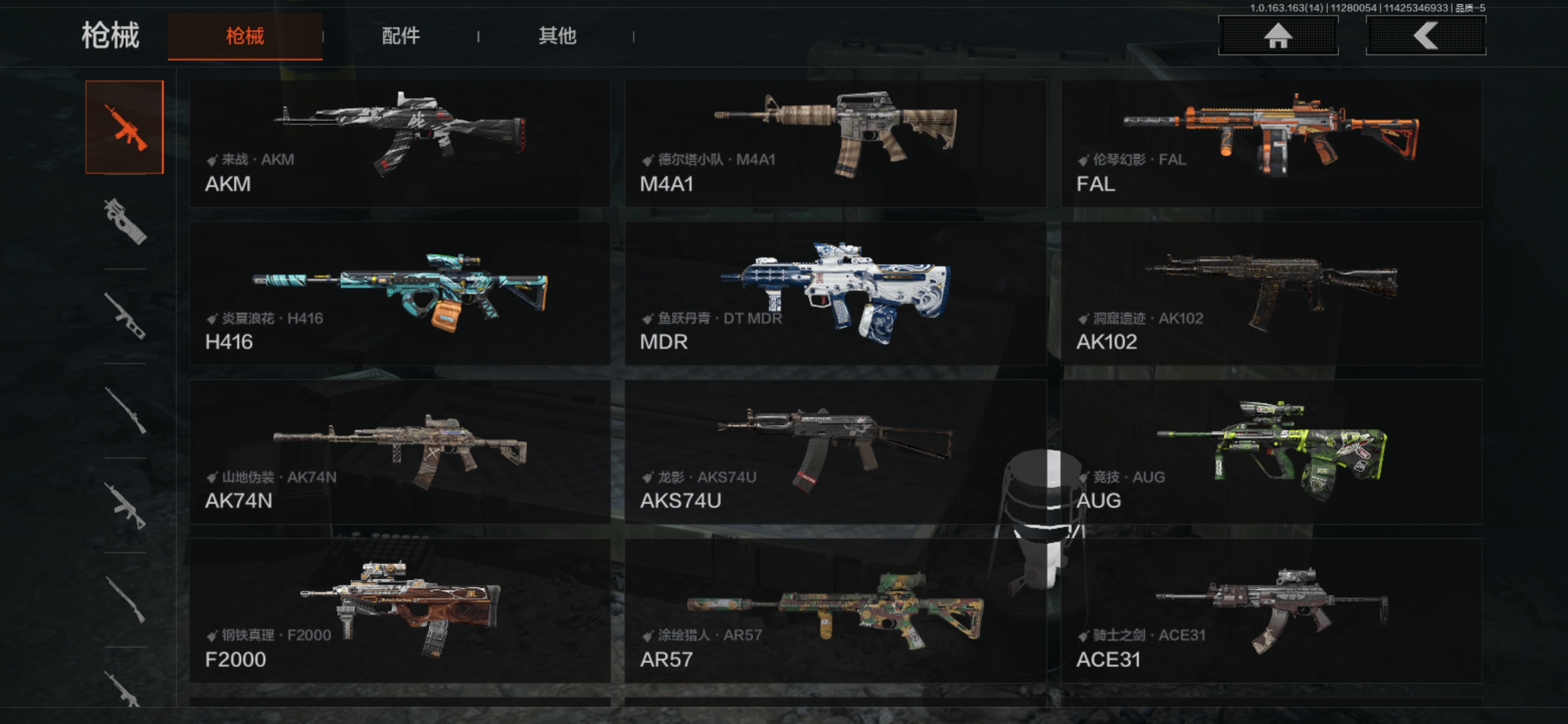The height and width of the screenshot is (724, 1568).
Task: Choose the FAL weapon card
Action: pyautogui.click(x=1271, y=143)
